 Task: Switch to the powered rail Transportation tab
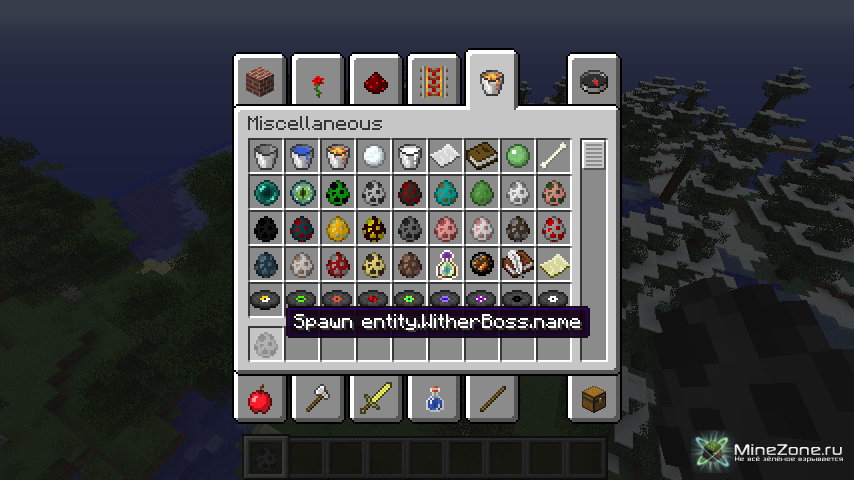click(433, 82)
